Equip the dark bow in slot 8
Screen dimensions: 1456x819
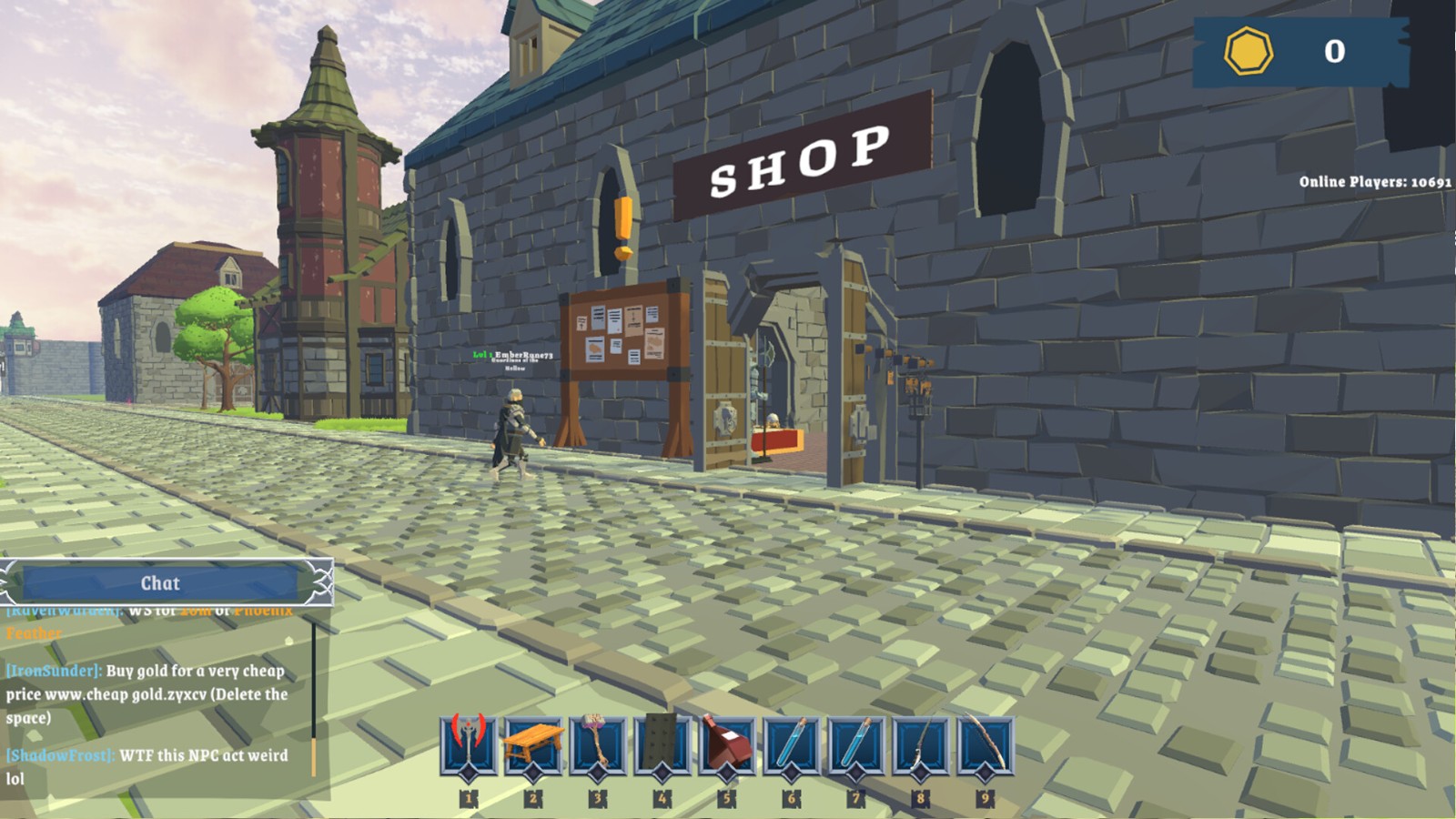[x=920, y=744]
